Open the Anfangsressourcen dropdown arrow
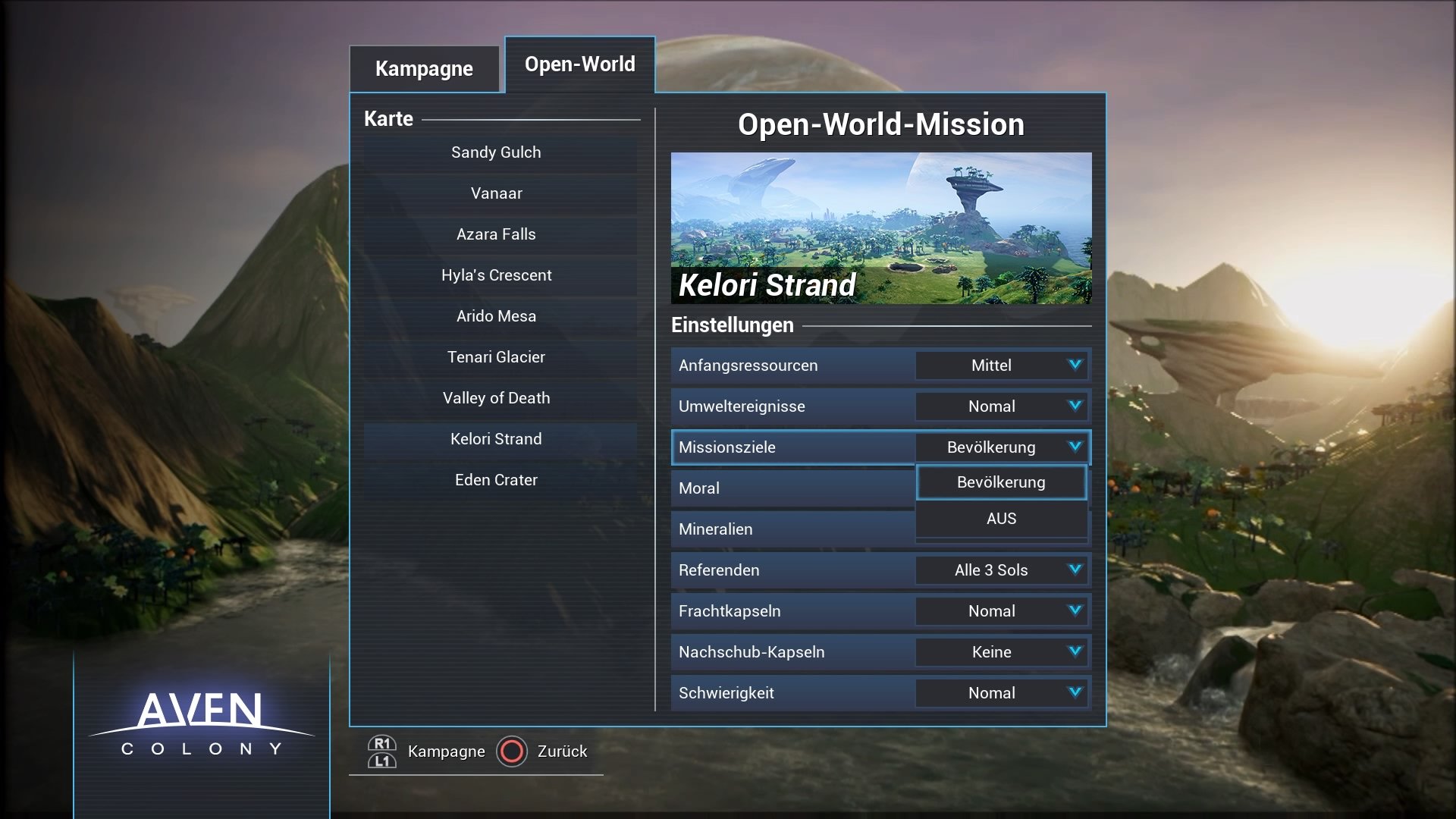The width and height of the screenshot is (1456, 819). click(x=1074, y=365)
